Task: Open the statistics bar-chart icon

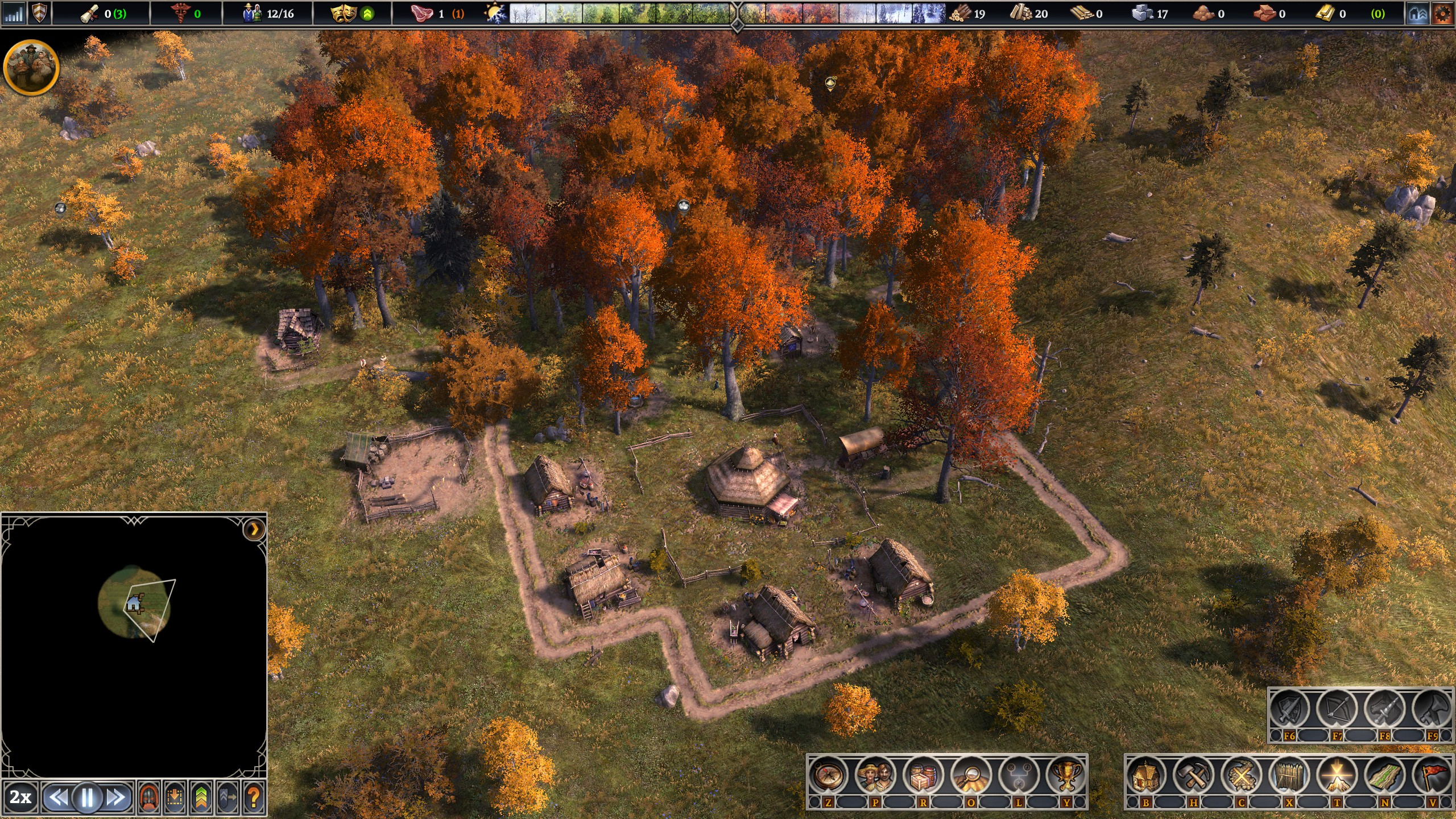Action: coord(14,13)
